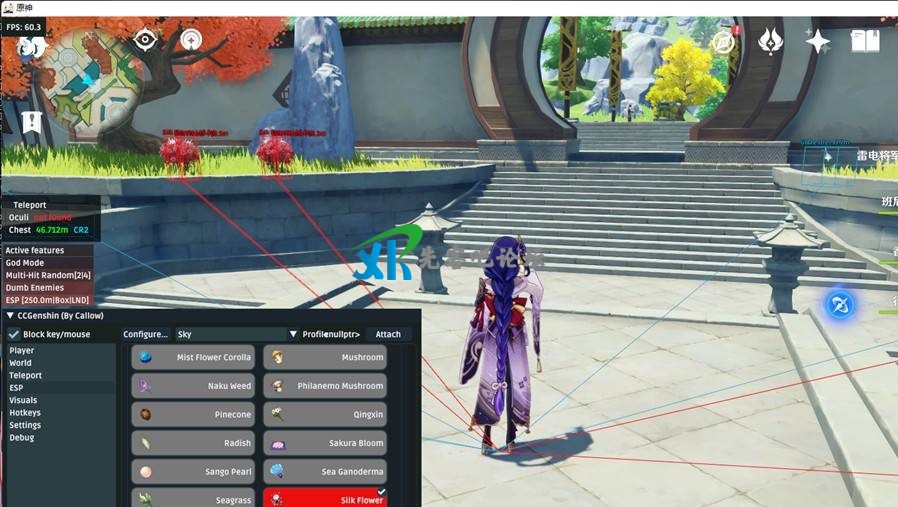Open the Adventurer Handbook book icon
Screen dimensions: 898x507
(x=864, y=41)
